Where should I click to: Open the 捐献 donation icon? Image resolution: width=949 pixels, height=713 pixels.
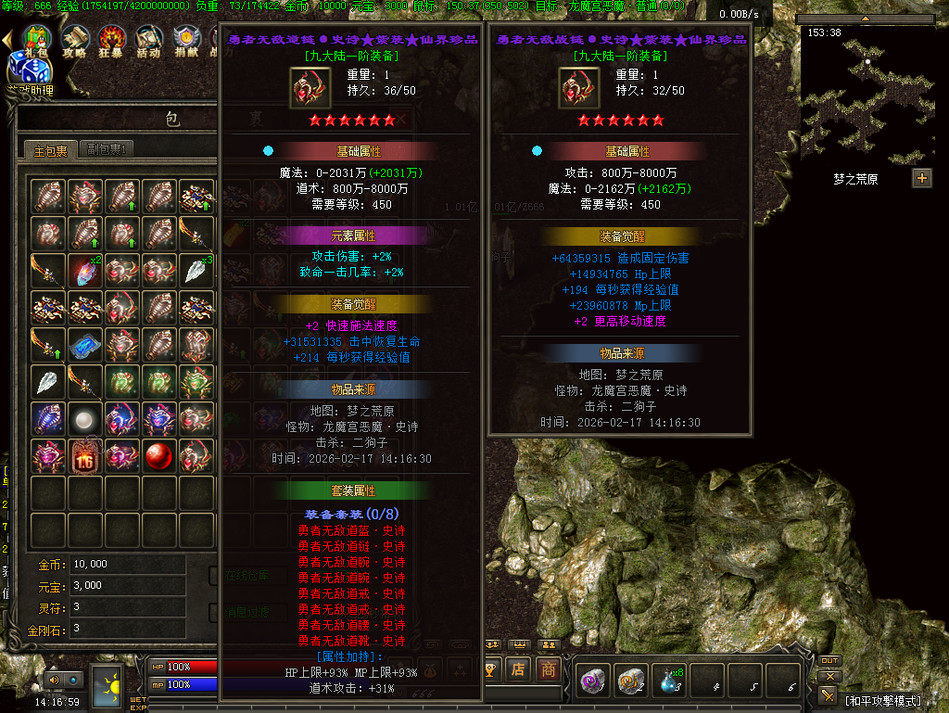coord(185,41)
